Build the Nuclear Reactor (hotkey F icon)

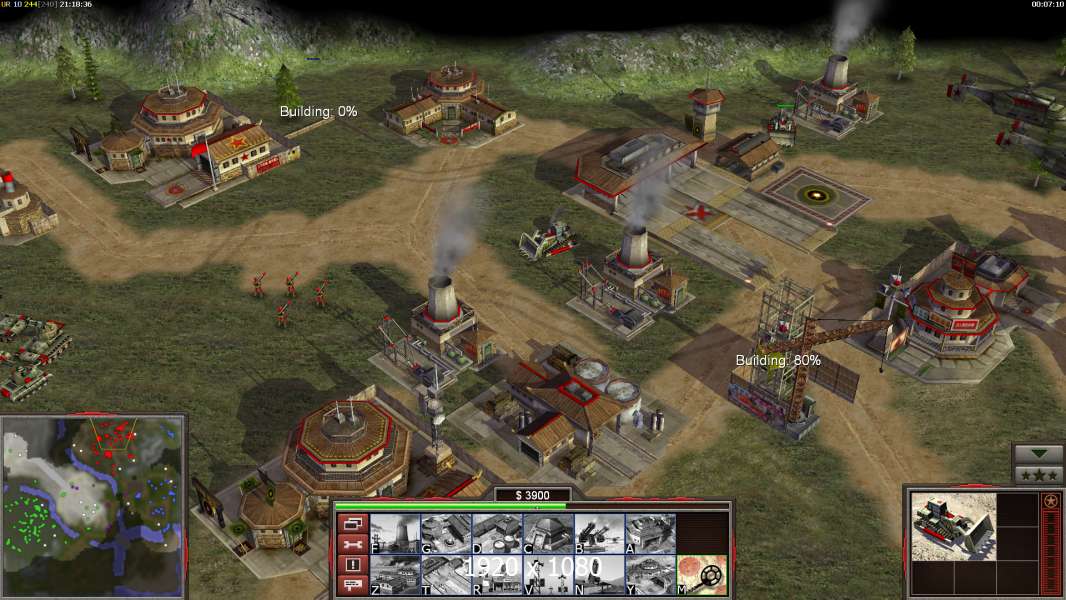coord(395,534)
